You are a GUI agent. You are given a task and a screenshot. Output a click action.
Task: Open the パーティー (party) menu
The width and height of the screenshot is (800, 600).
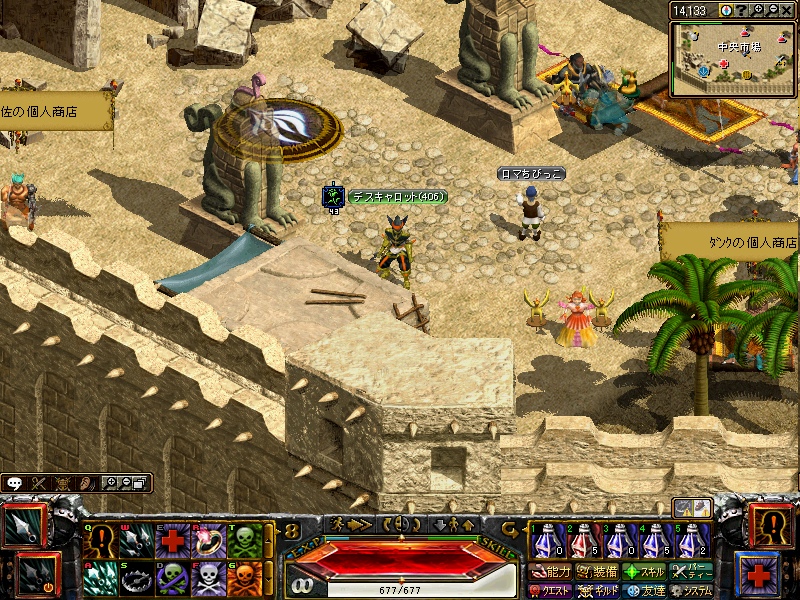(692, 573)
